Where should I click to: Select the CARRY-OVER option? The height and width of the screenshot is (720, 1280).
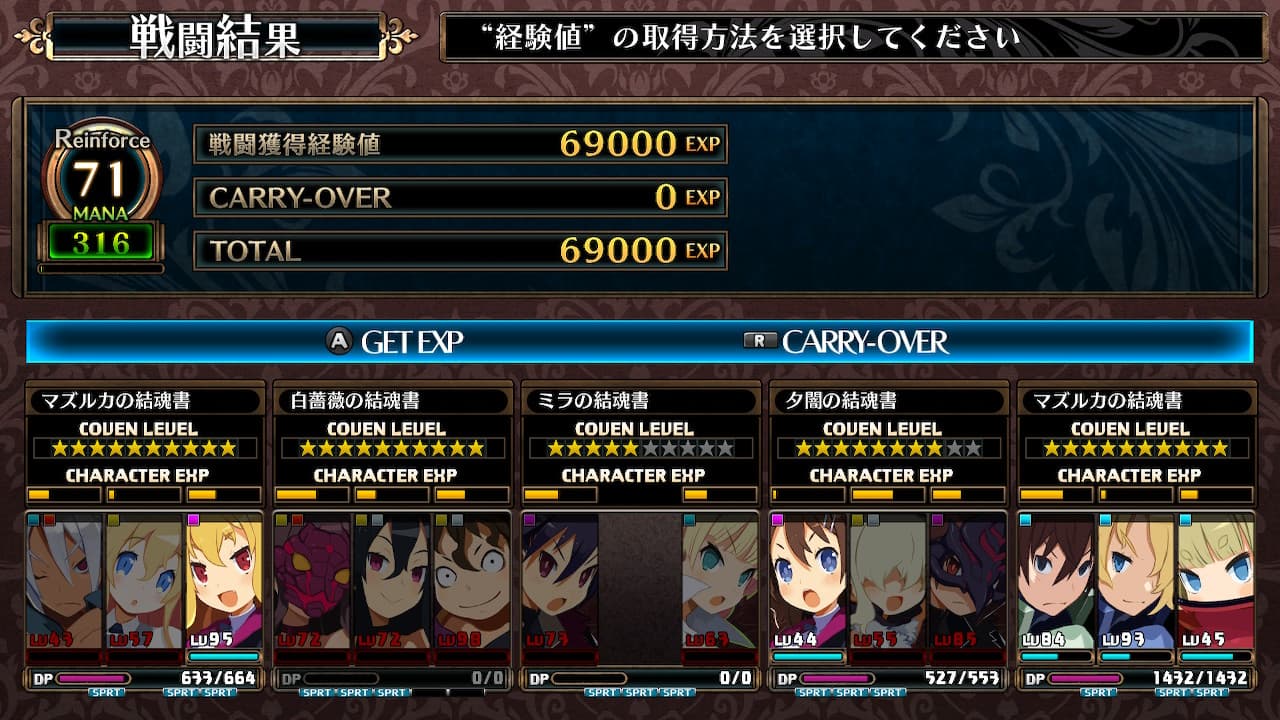coord(846,342)
